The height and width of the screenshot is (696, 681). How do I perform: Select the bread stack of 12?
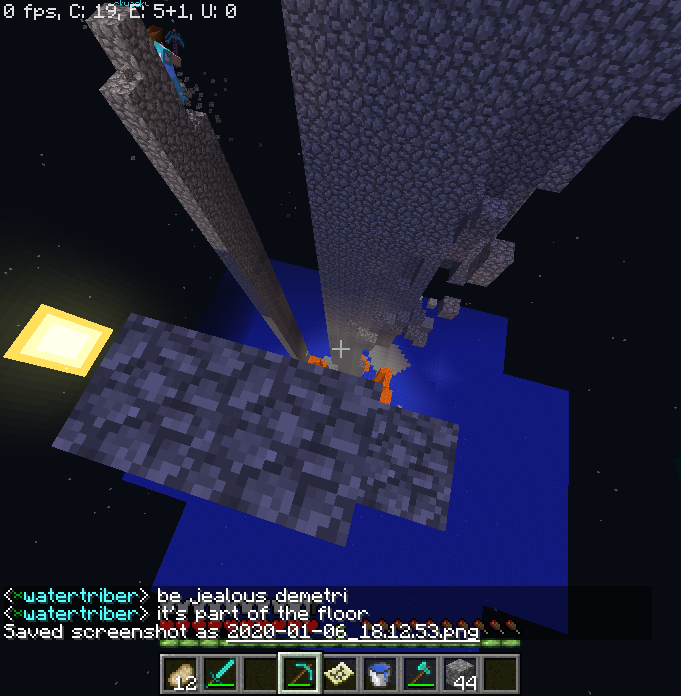click(x=180, y=674)
